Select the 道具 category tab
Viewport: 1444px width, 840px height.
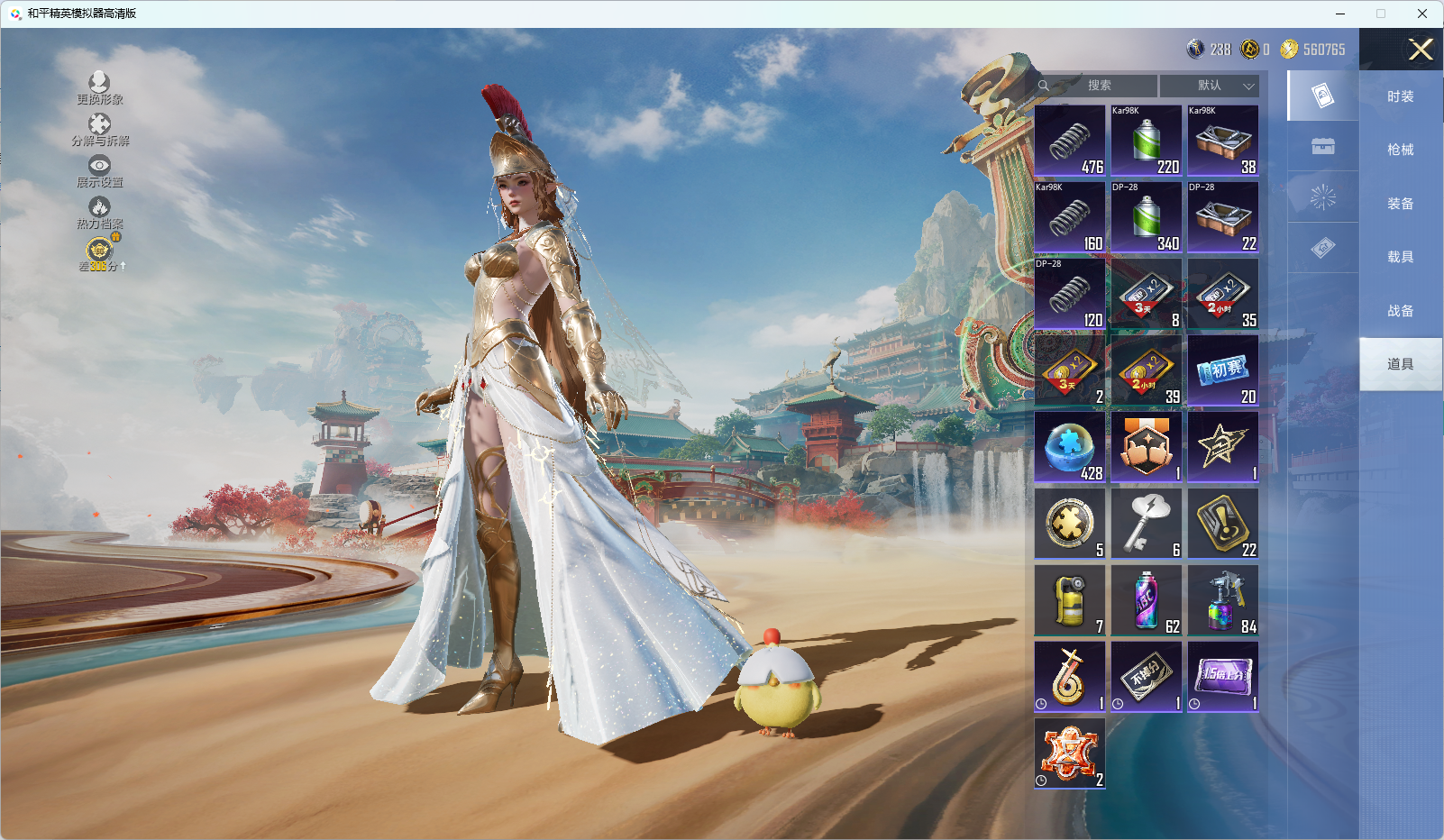click(x=1400, y=364)
